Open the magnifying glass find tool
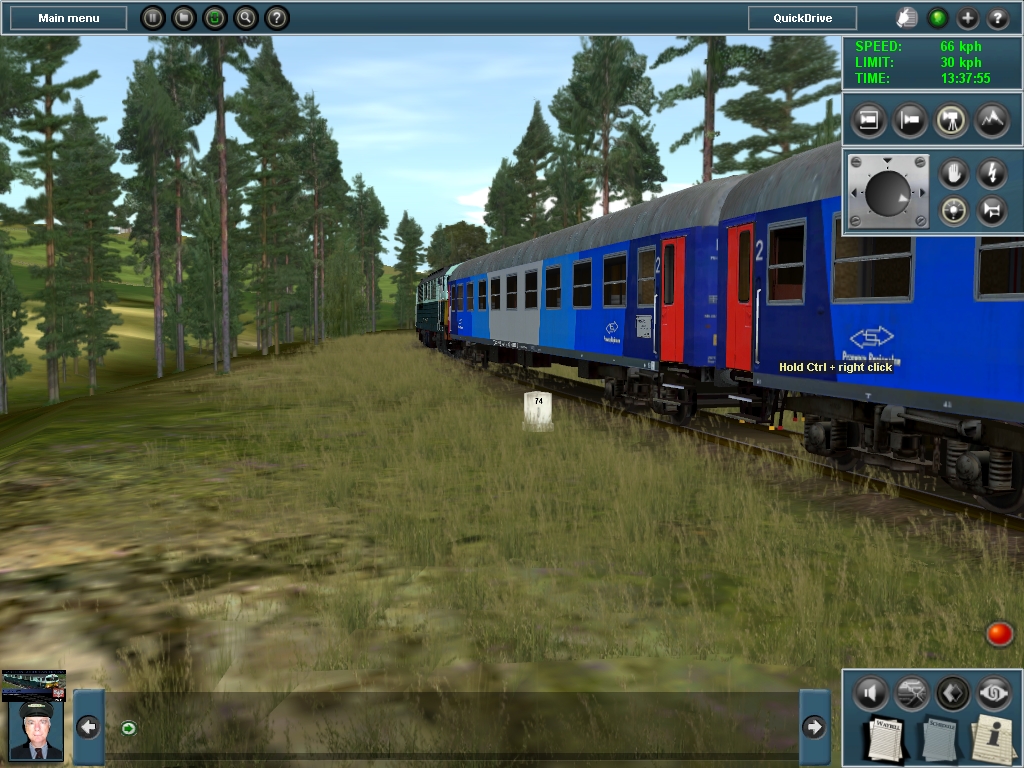Image resolution: width=1024 pixels, height=768 pixels. [245, 18]
